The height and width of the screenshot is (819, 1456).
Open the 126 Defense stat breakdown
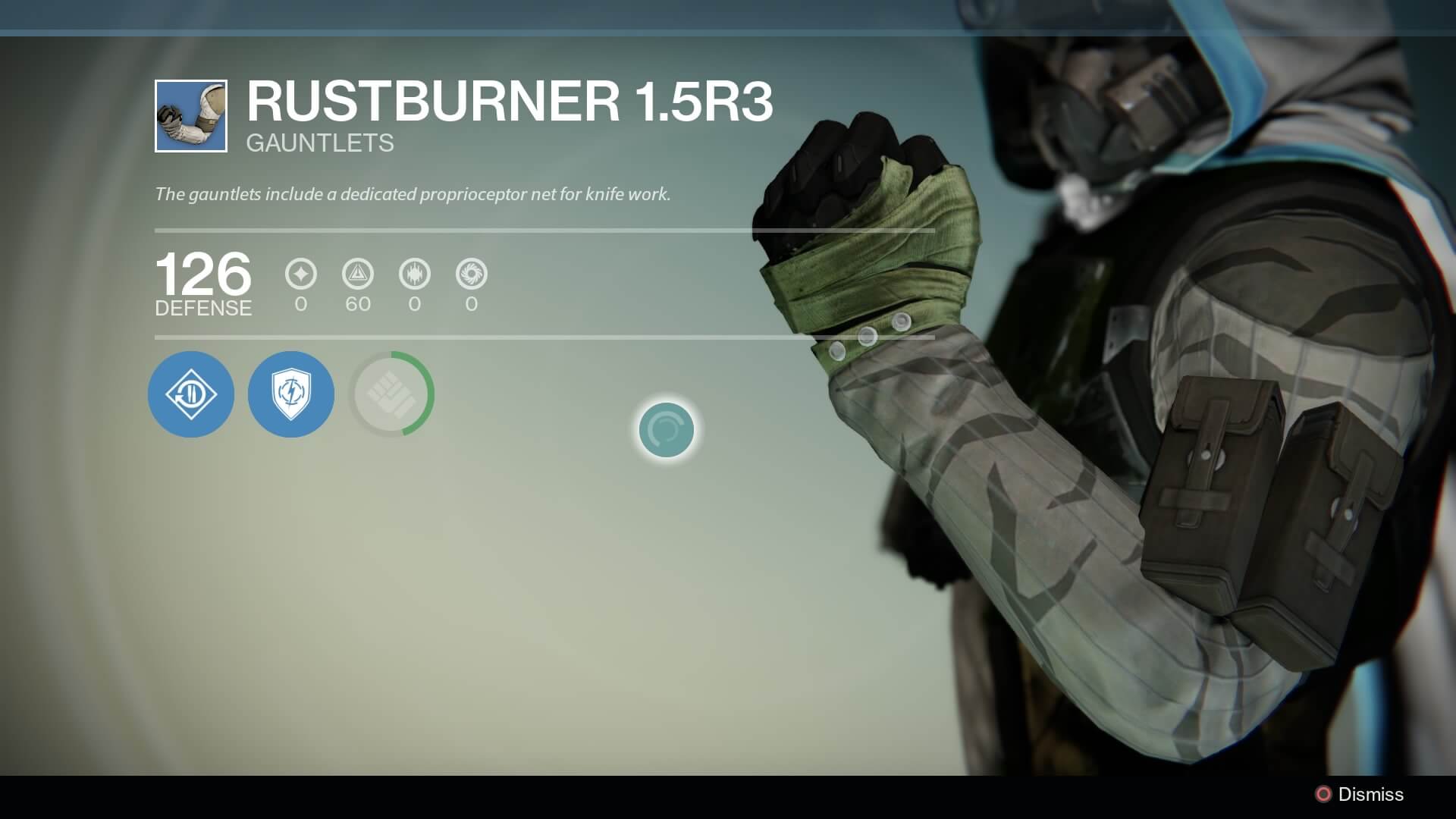tap(202, 284)
